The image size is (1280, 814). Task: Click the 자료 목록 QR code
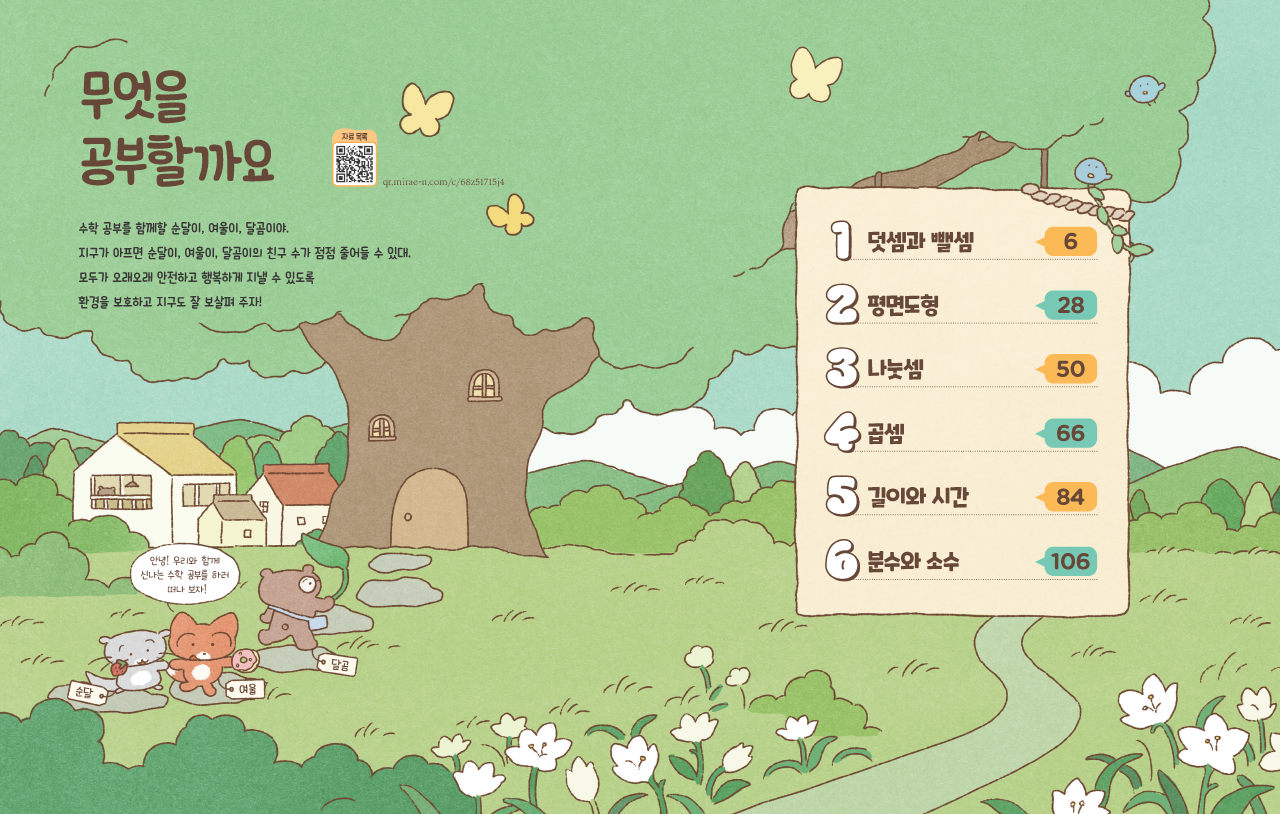(354, 163)
